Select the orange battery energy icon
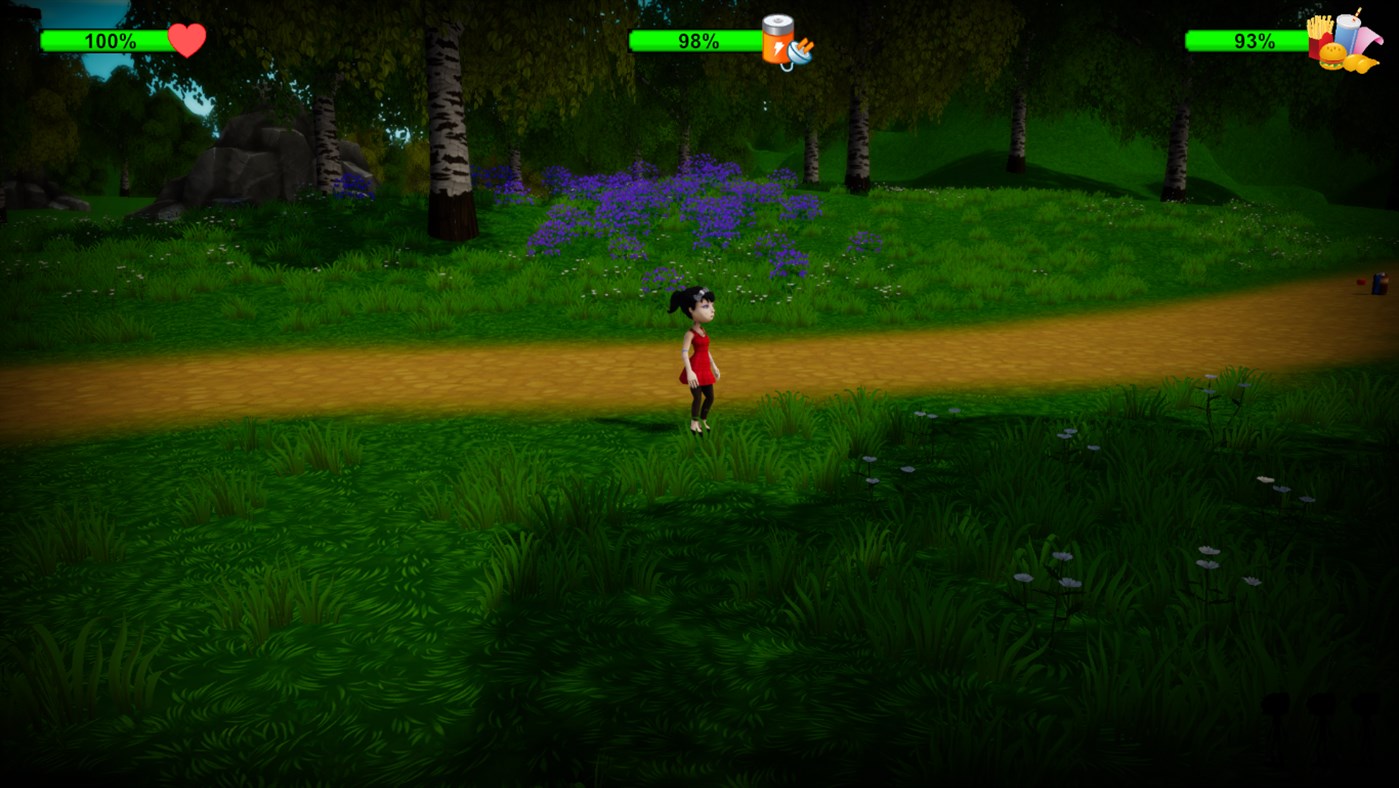 click(x=783, y=42)
